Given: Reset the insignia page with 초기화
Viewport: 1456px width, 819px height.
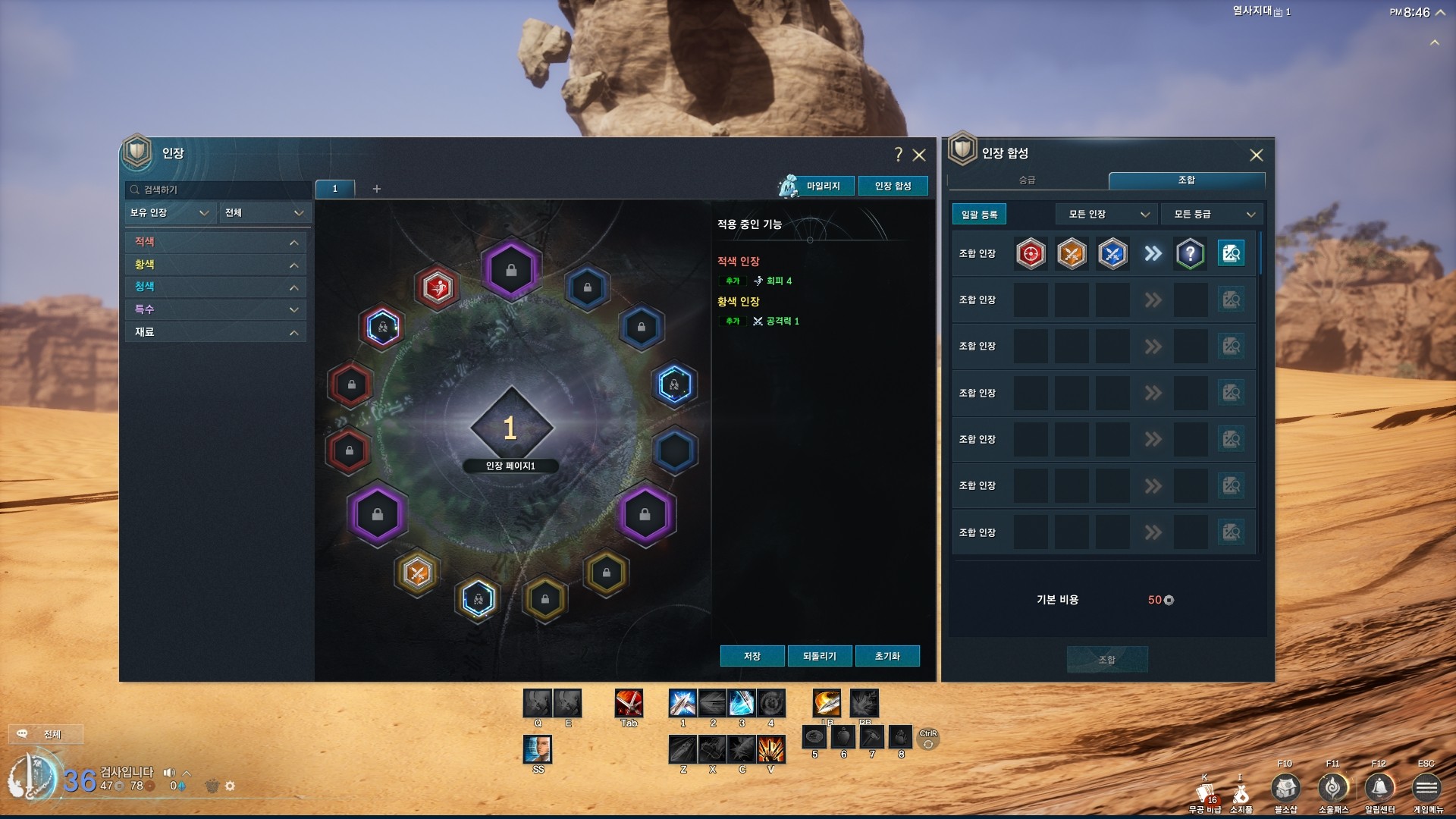Looking at the screenshot, I should click(886, 656).
